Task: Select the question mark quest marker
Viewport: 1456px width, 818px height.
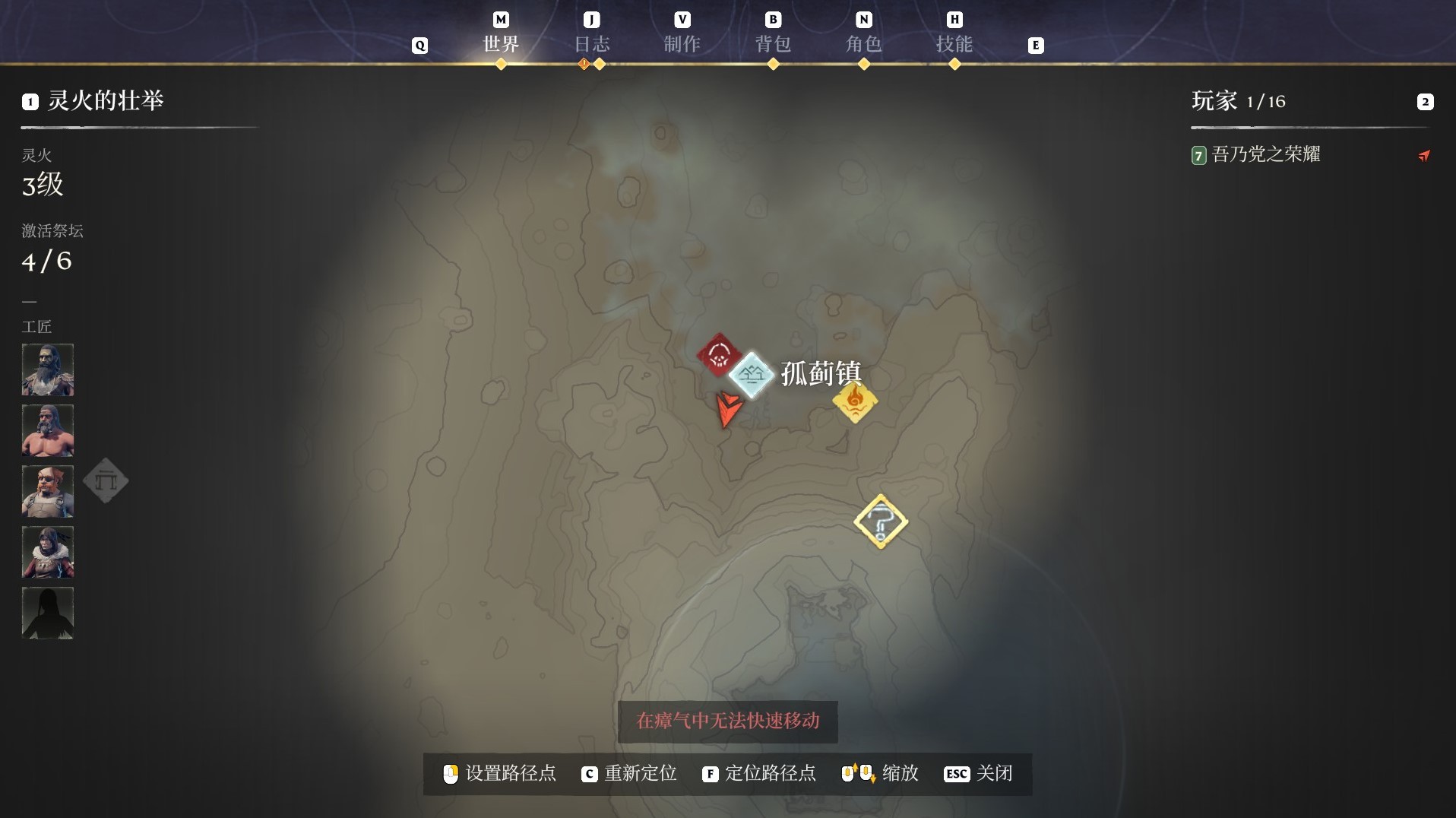Action: [x=881, y=522]
